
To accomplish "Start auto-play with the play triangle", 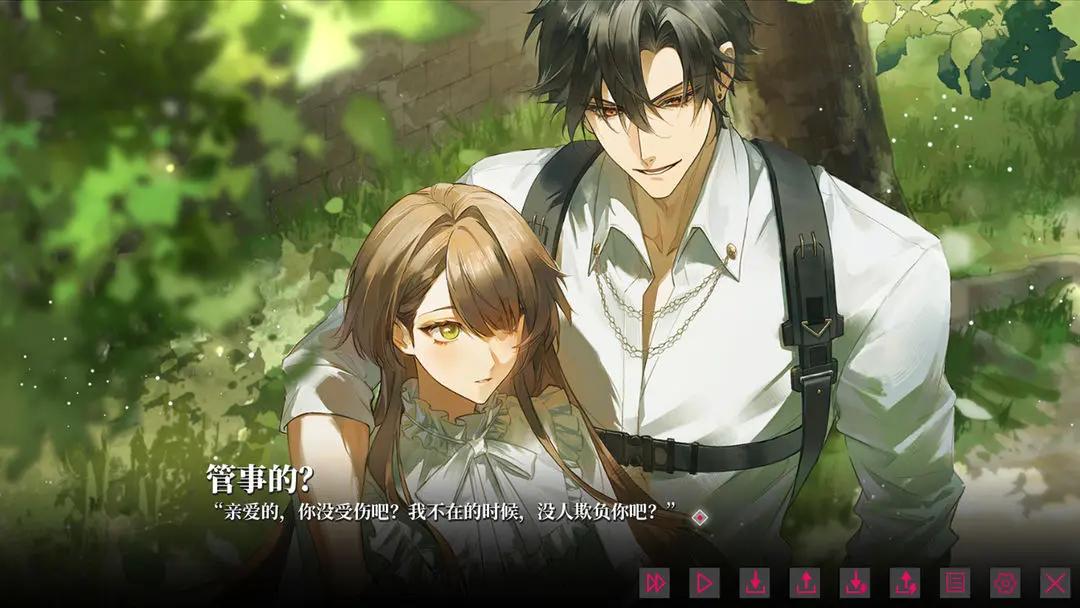I will tap(705, 582).
